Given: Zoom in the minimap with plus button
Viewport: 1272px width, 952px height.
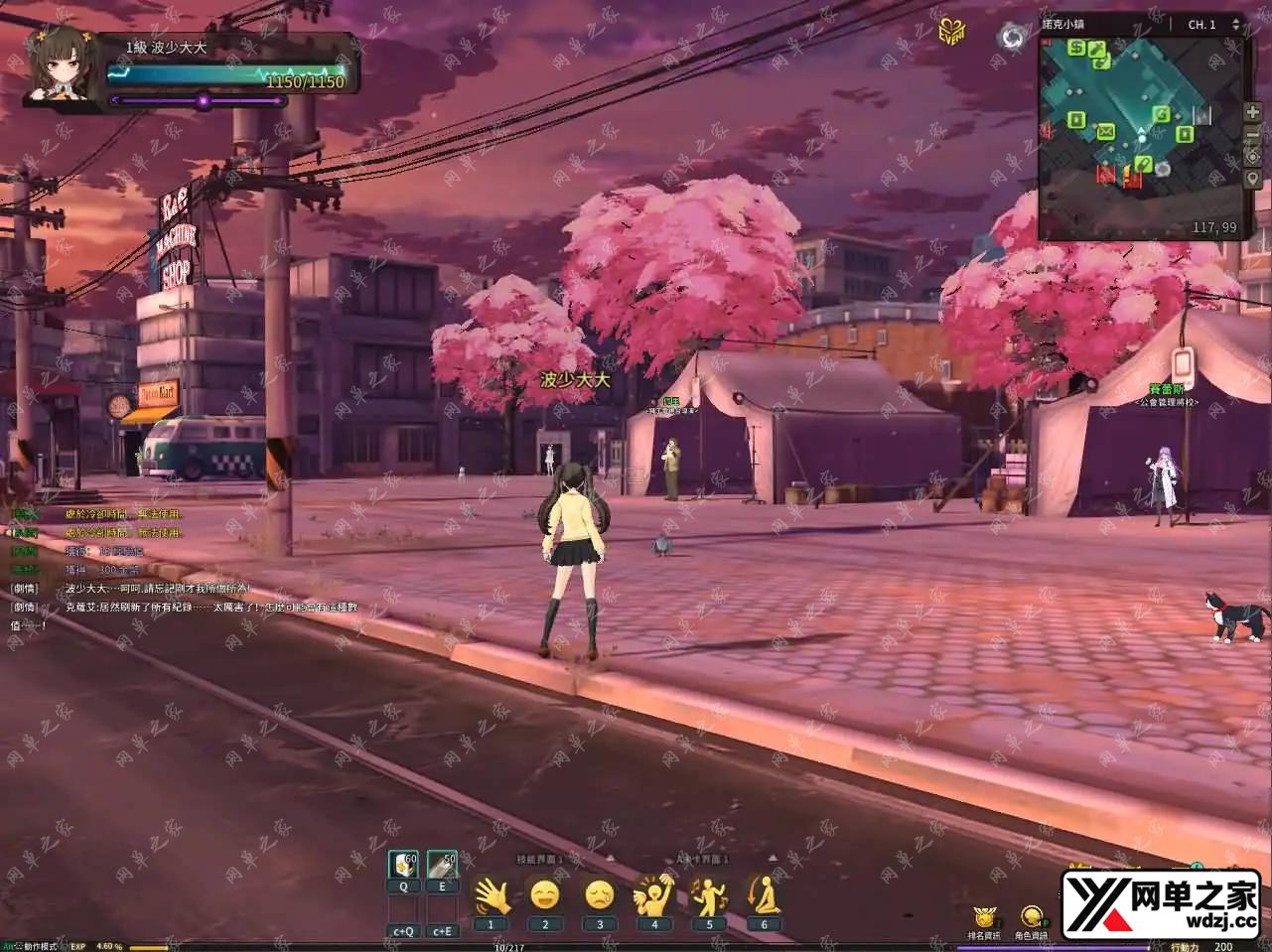Looking at the screenshot, I should click(x=1252, y=113).
